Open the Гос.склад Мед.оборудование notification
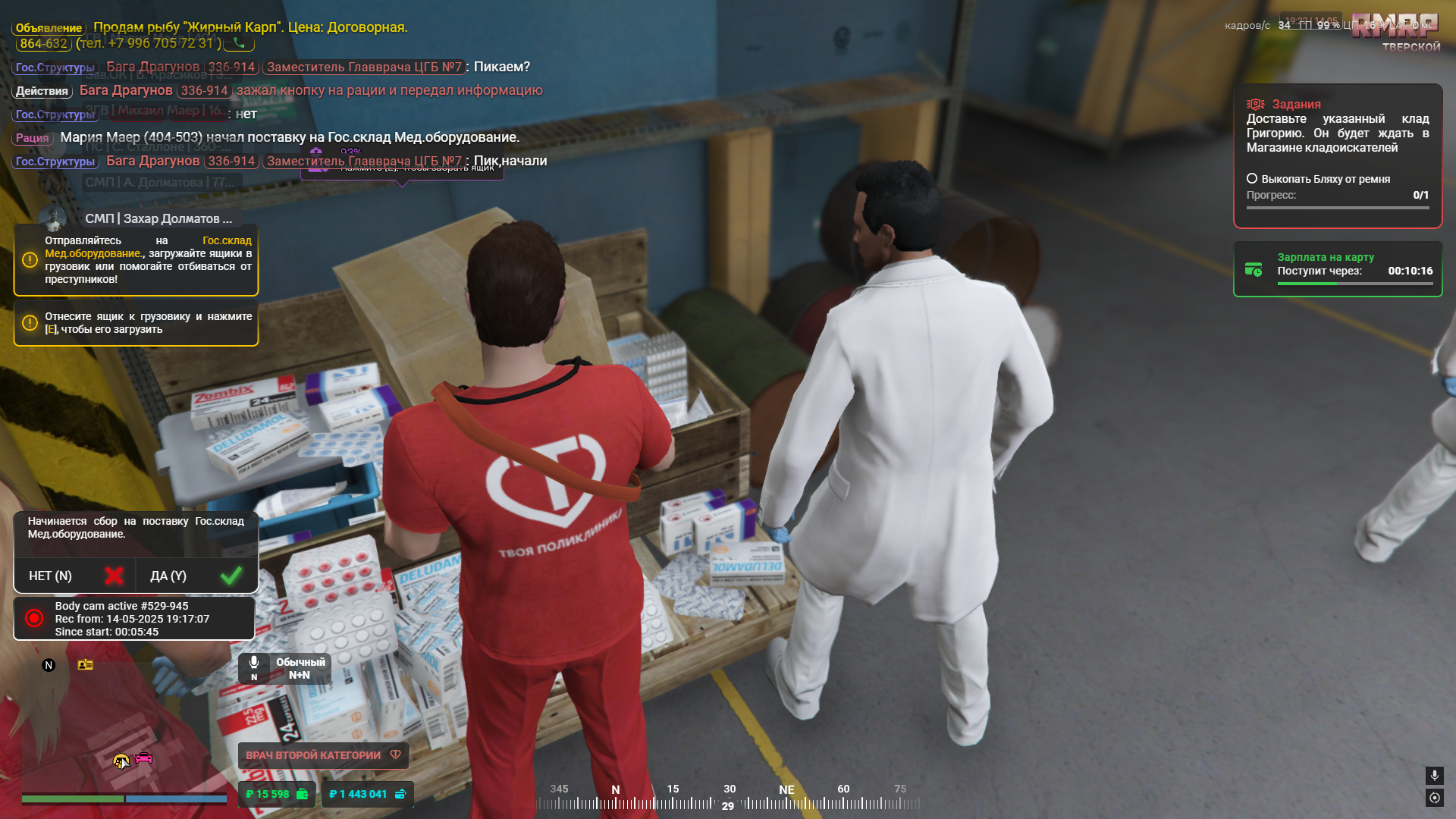The image size is (1456, 819). click(136, 260)
